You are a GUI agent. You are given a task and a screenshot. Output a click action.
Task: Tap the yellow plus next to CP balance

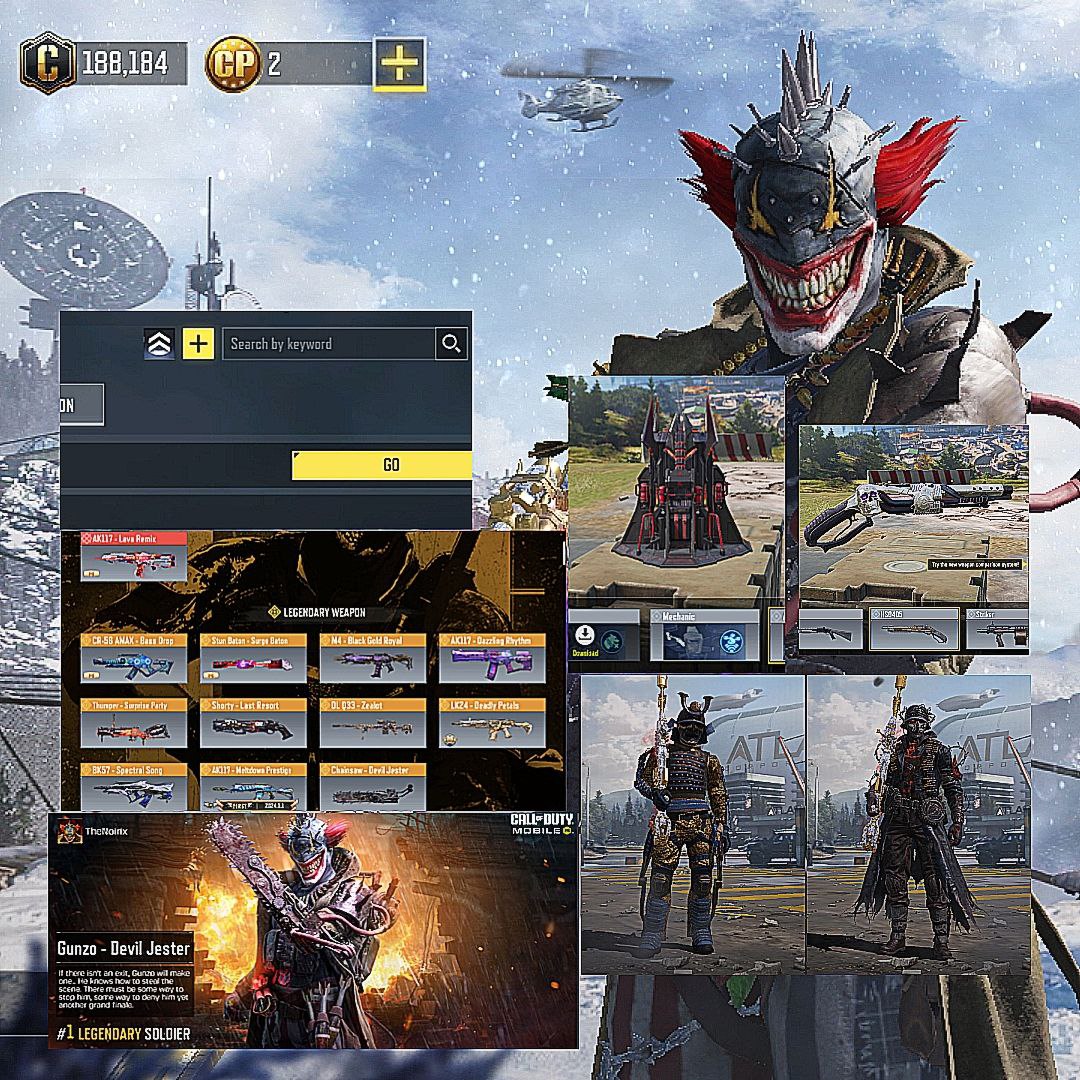(399, 65)
